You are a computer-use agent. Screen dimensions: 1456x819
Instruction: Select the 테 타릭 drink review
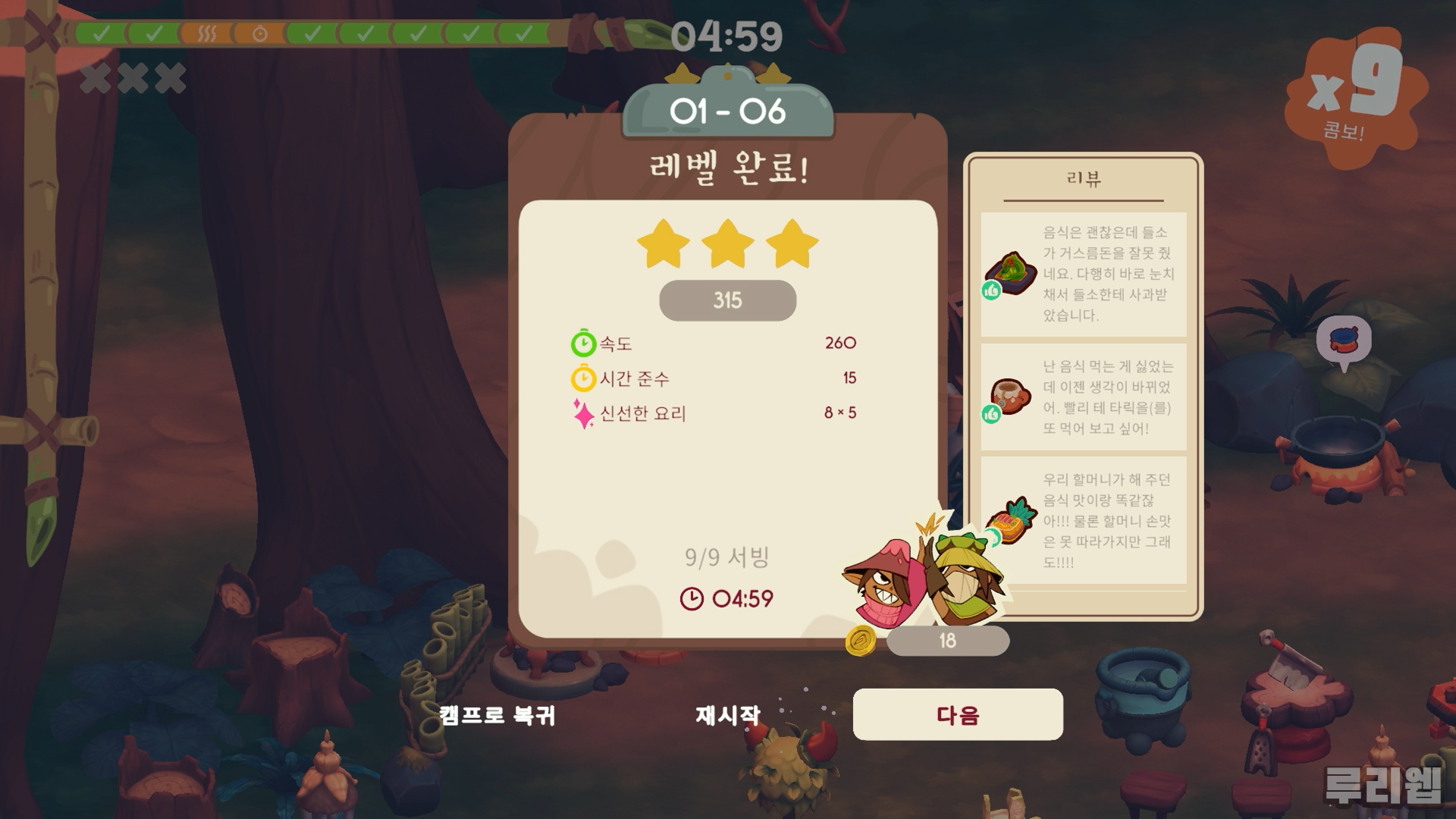(1083, 397)
